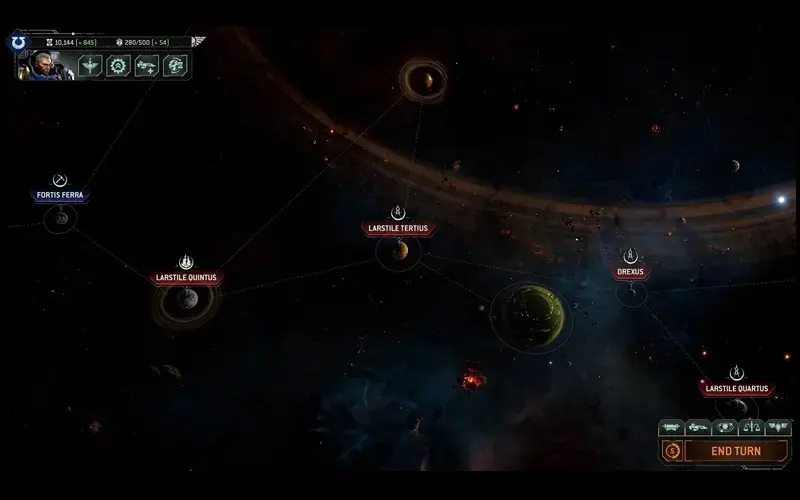The height and width of the screenshot is (500, 800).
Task: Click the winged sword icon beside the portrait
Action: [90, 66]
